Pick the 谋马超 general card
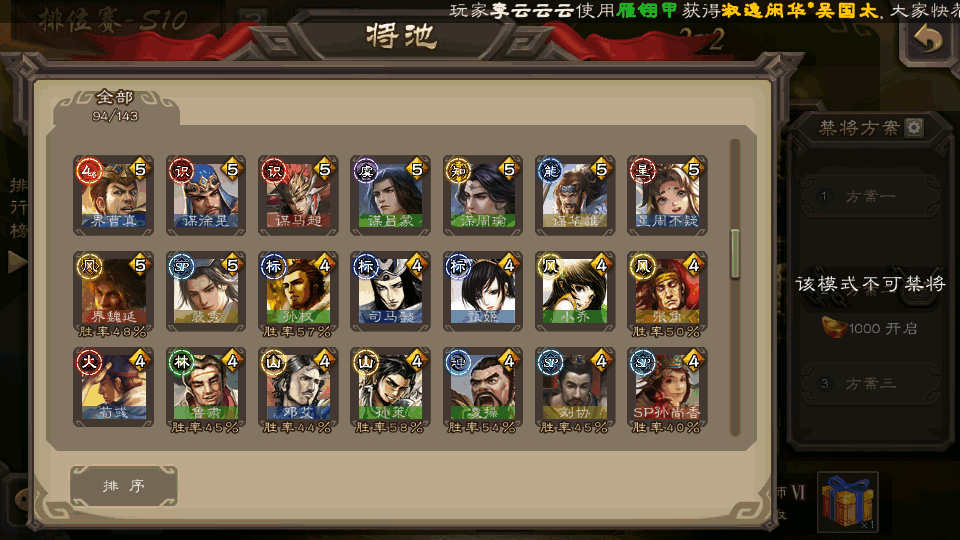This screenshot has height=540, width=960. 298,194
